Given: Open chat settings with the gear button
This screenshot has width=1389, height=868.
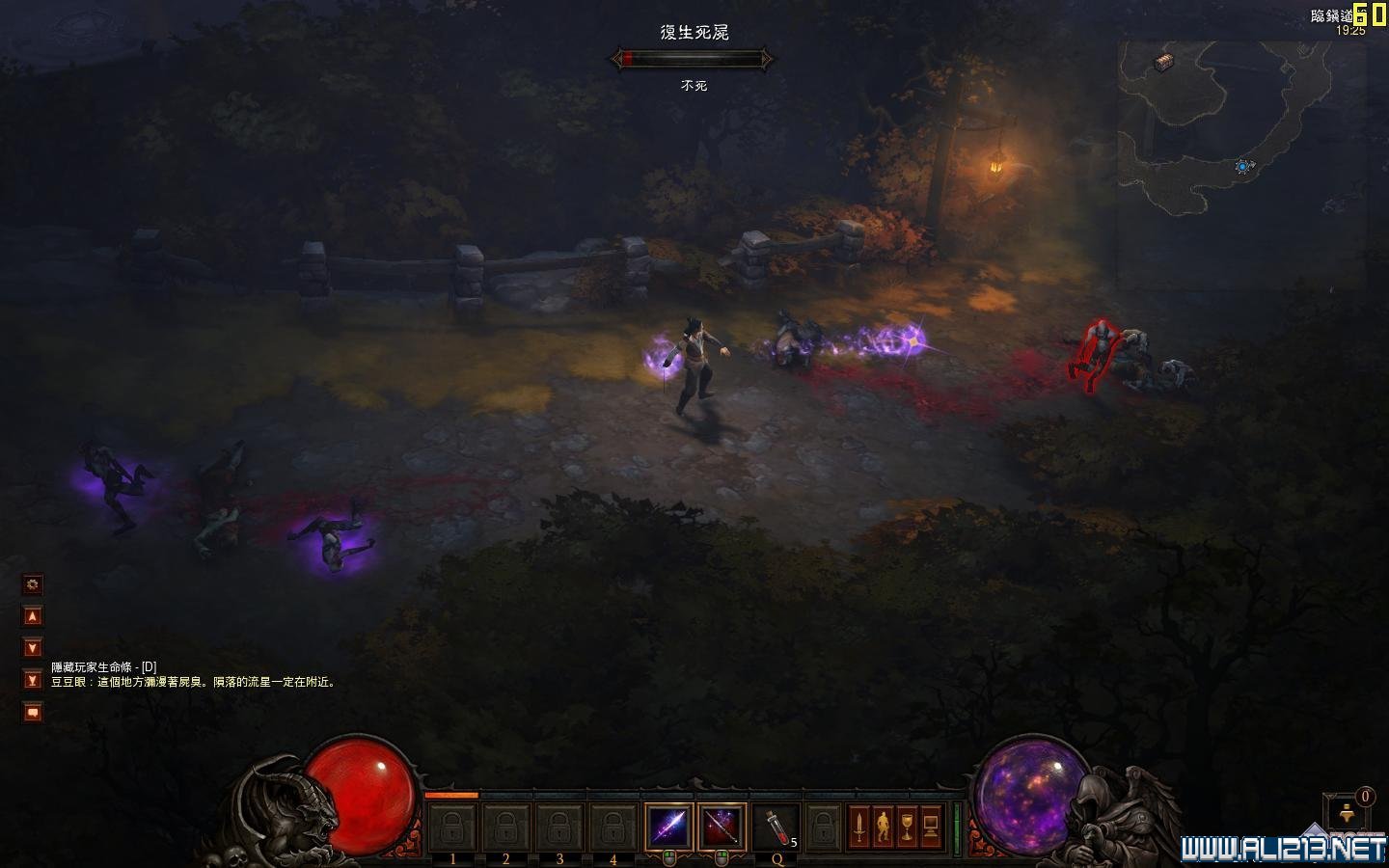Looking at the screenshot, I should [x=33, y=584].
